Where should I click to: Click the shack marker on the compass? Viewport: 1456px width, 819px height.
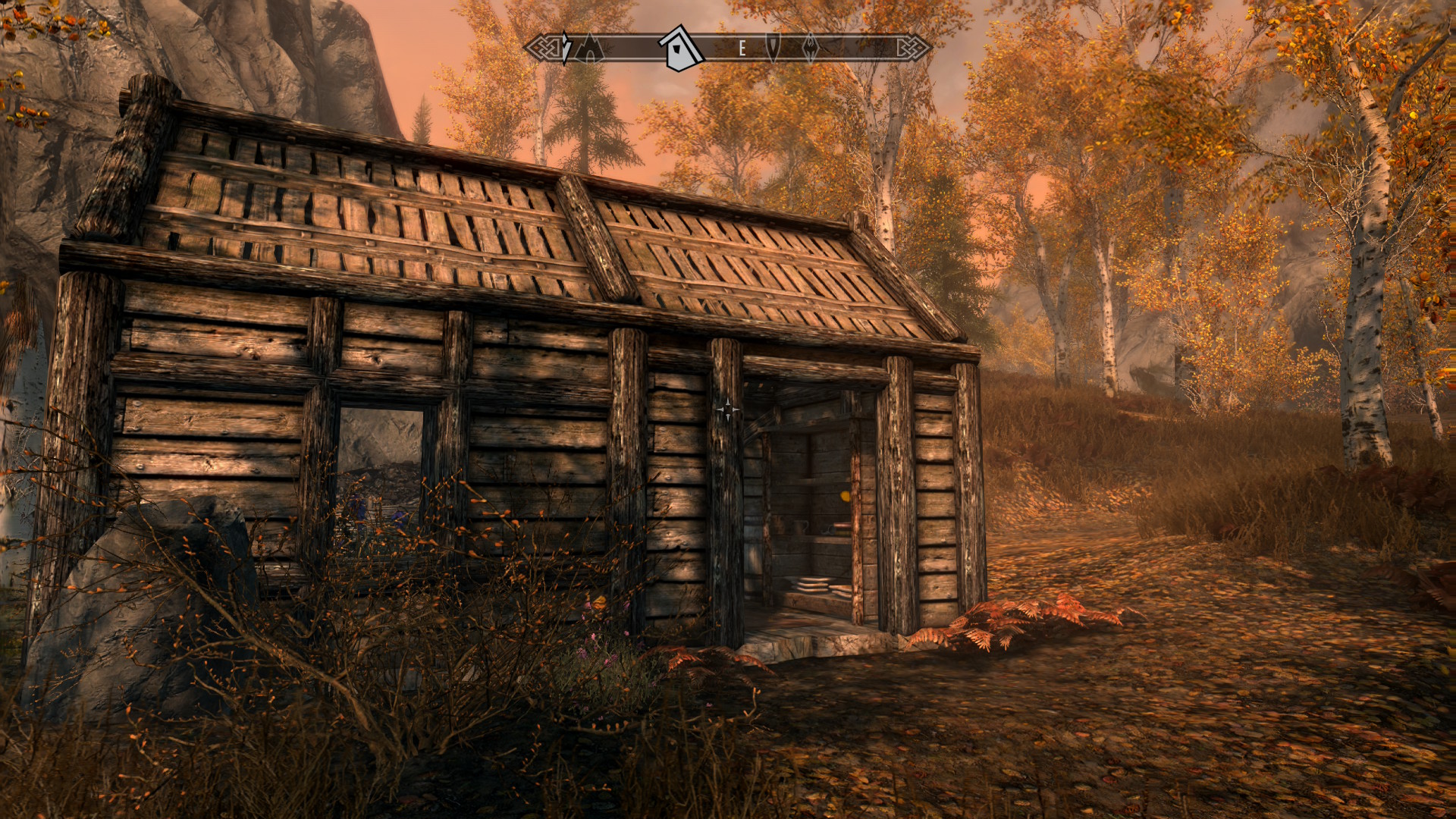680,49
